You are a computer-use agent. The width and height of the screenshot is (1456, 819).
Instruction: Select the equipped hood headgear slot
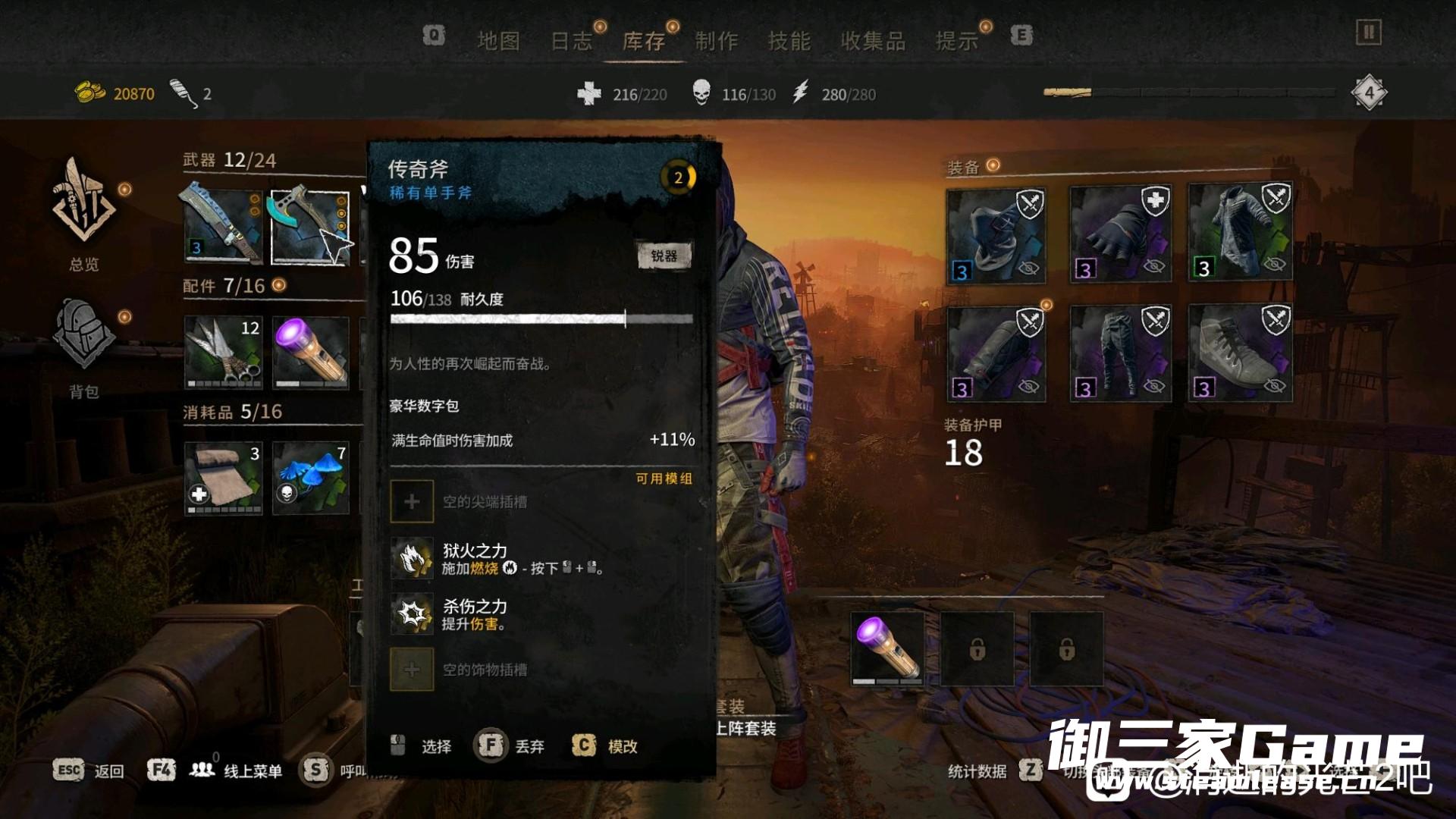[x=996, y=236]
